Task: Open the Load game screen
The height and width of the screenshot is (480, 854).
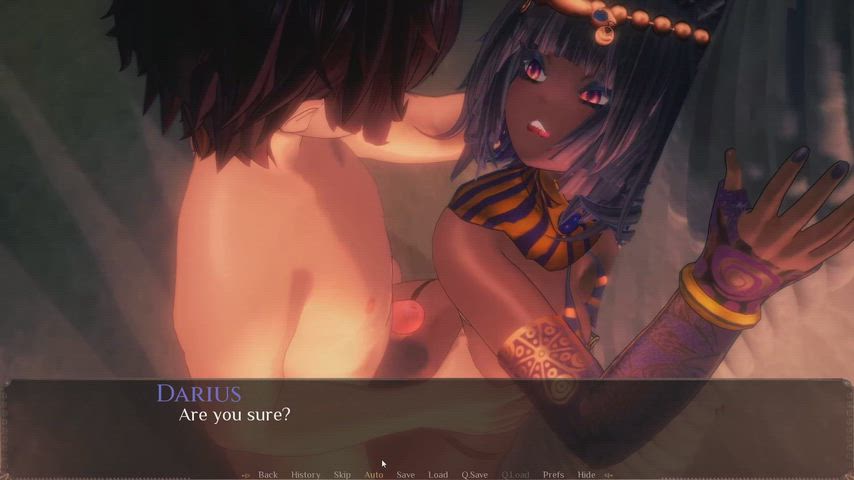Action: pyautogui.click(x=438, y=474)
